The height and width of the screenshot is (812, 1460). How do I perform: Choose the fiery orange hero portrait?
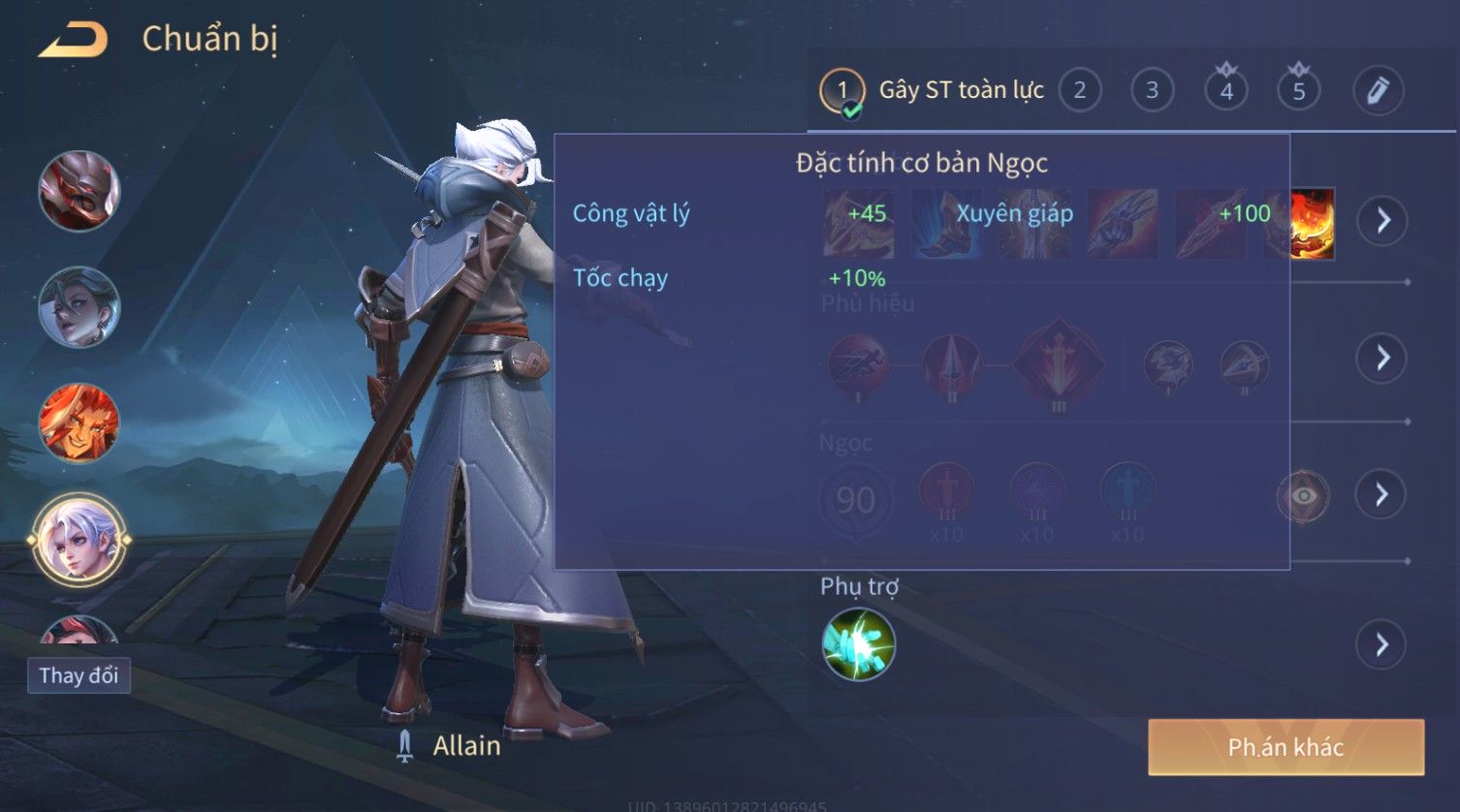coord(79,423)
